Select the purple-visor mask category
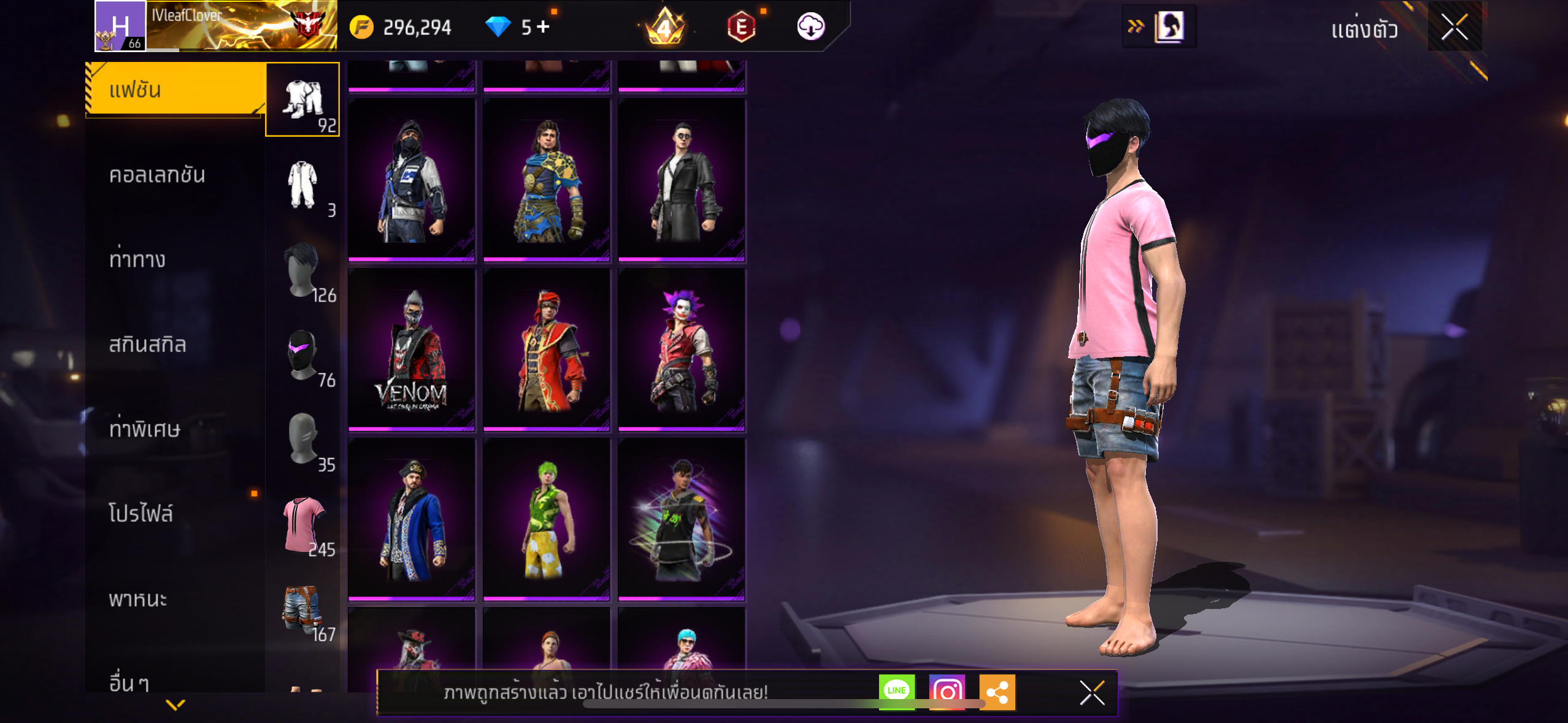Screen dimensions: 1568x723 click(302, 354)
